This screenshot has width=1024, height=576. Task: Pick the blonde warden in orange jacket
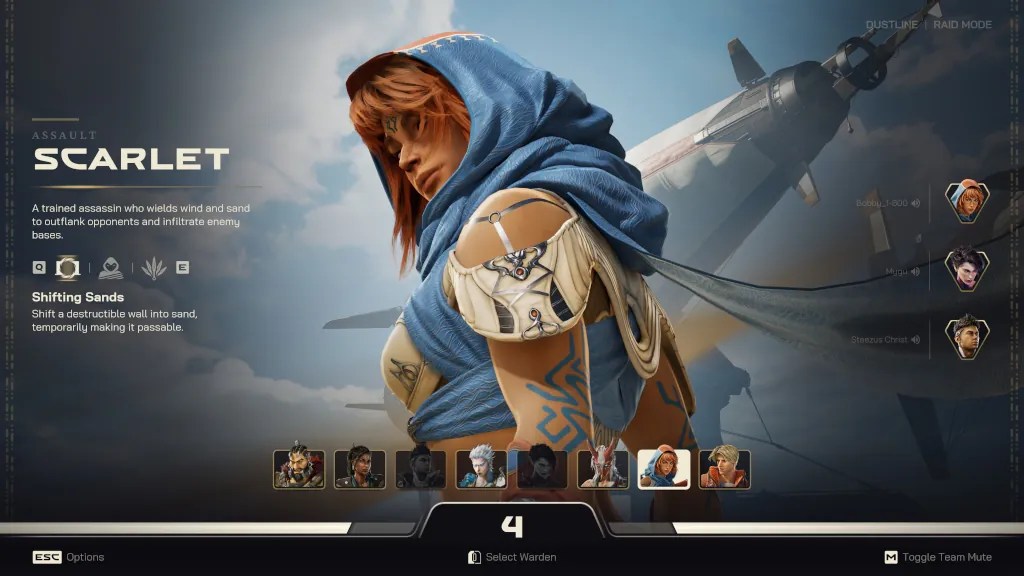pos(725,468)
